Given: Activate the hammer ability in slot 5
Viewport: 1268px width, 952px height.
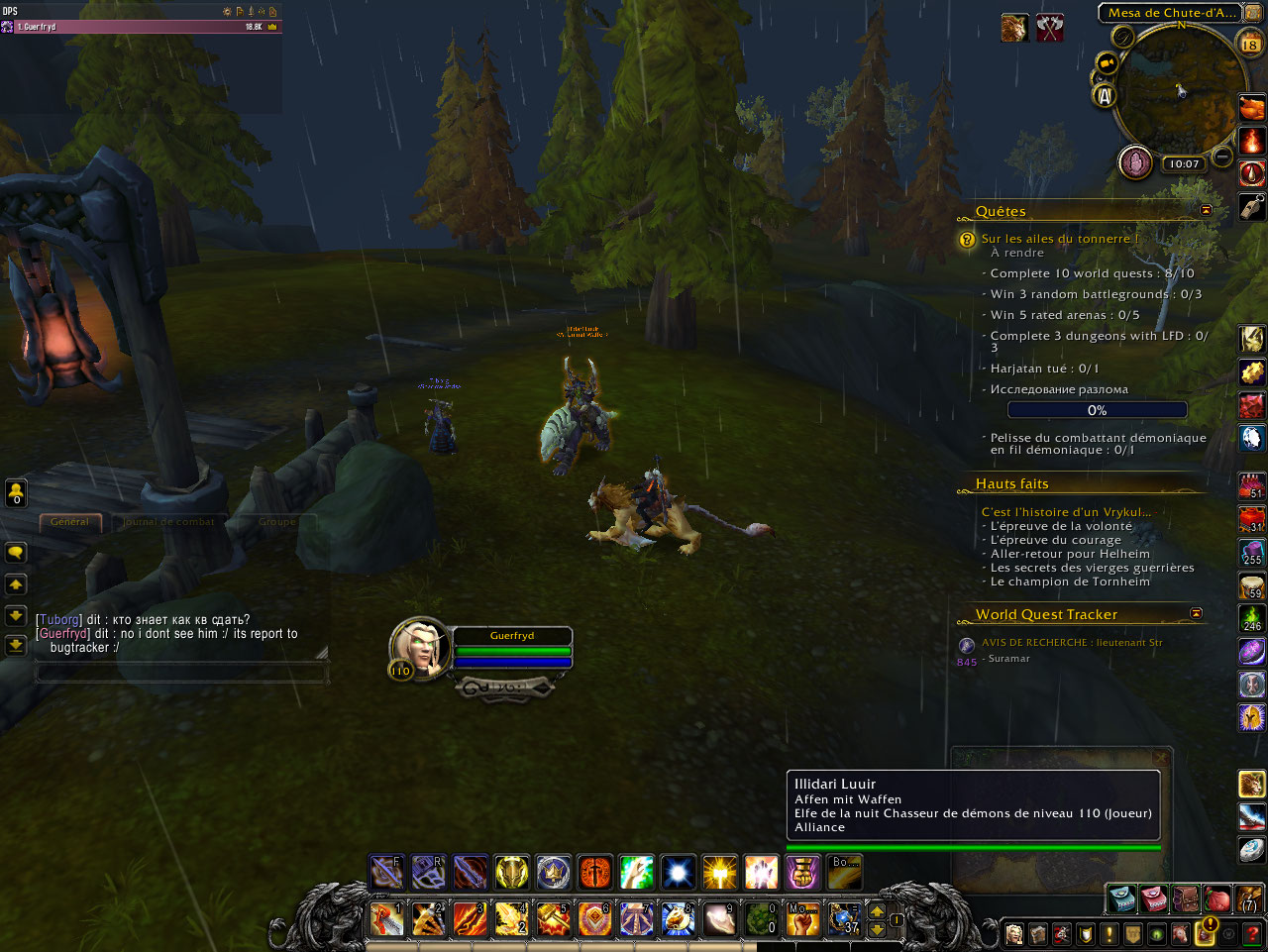Looking at the screenshot, I should [553, 919].
